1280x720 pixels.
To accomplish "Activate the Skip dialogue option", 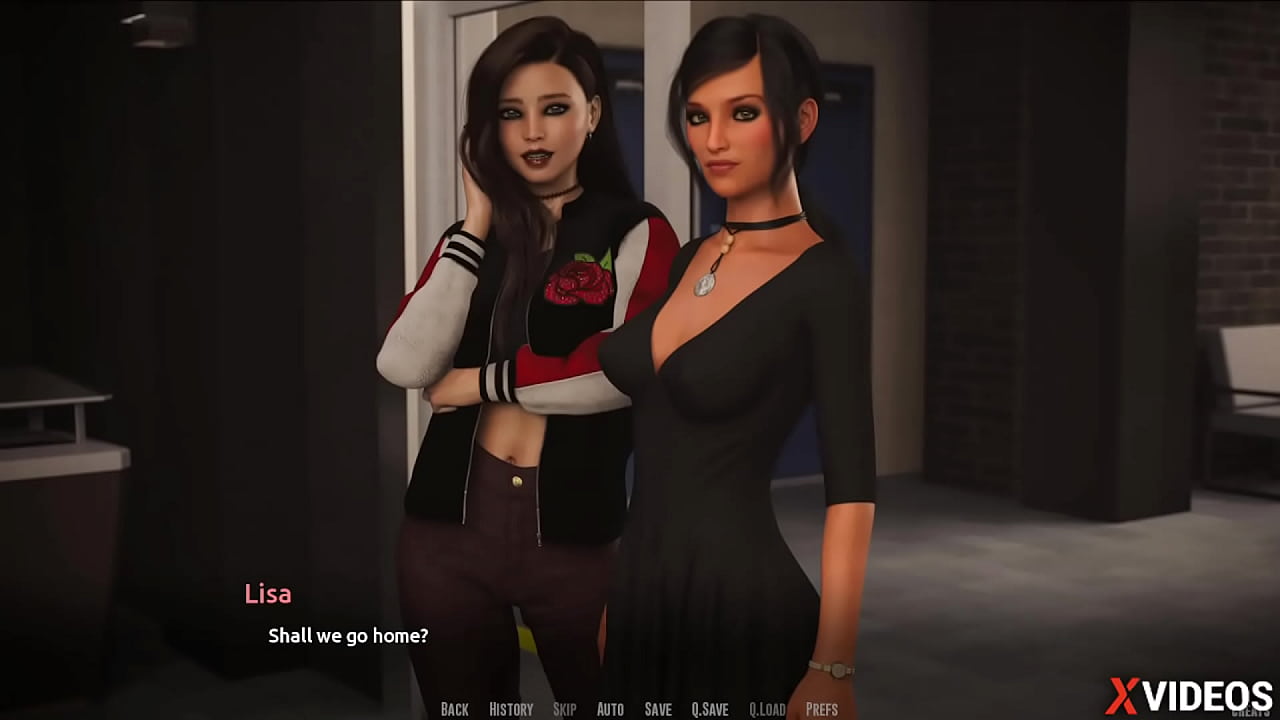I will (x=564, y=709).
